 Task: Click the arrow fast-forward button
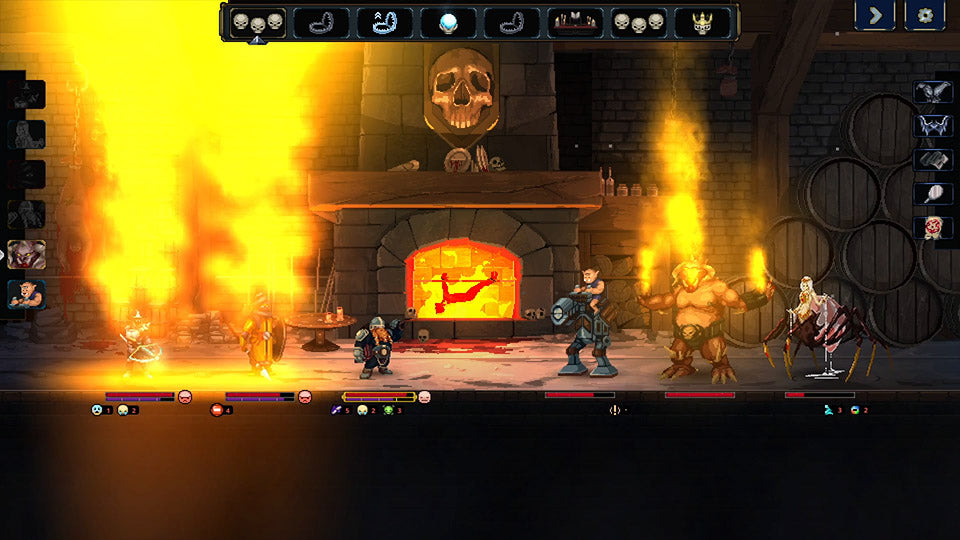[874, 15]
